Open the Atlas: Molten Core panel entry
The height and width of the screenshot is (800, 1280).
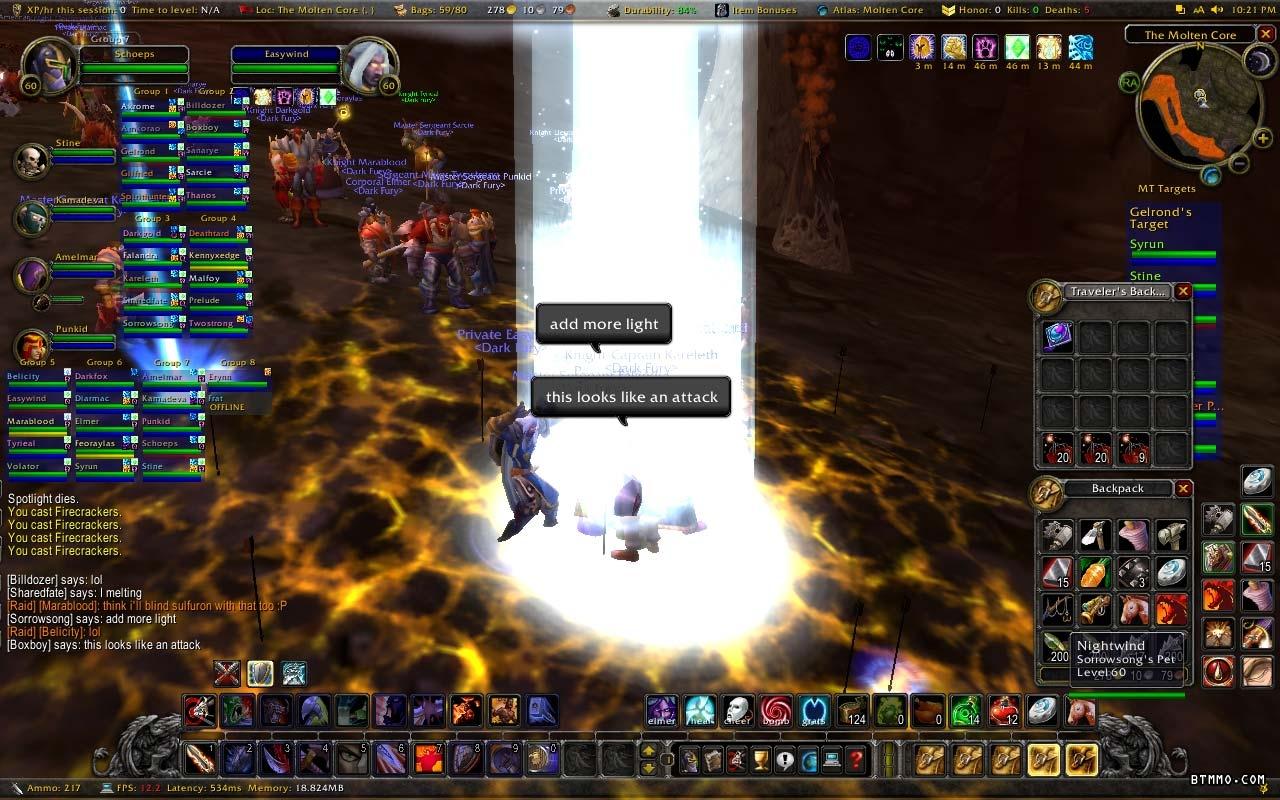pos(879,10)
